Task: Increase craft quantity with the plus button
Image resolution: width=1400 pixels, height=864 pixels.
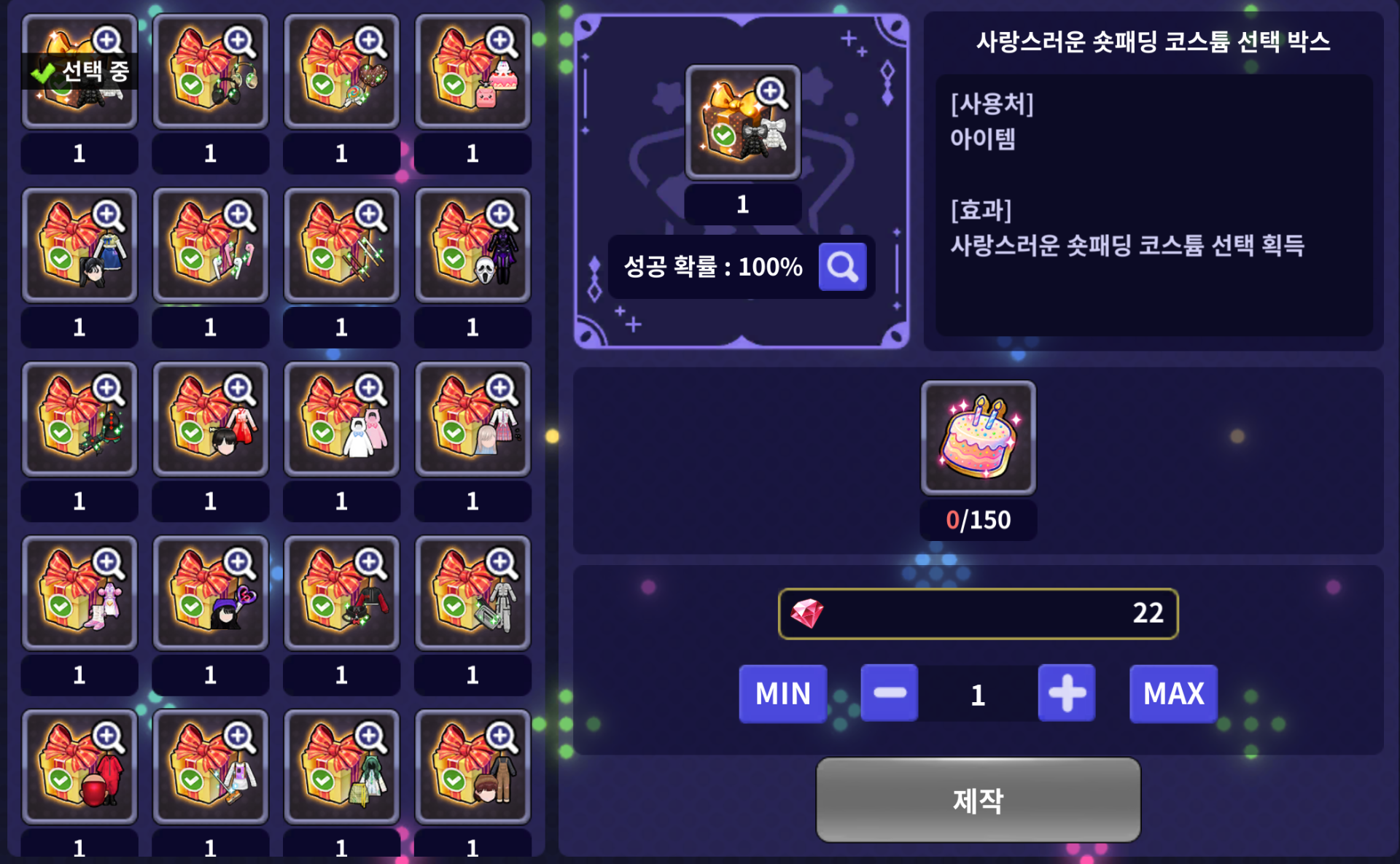Action: [x=1066, y=693]
